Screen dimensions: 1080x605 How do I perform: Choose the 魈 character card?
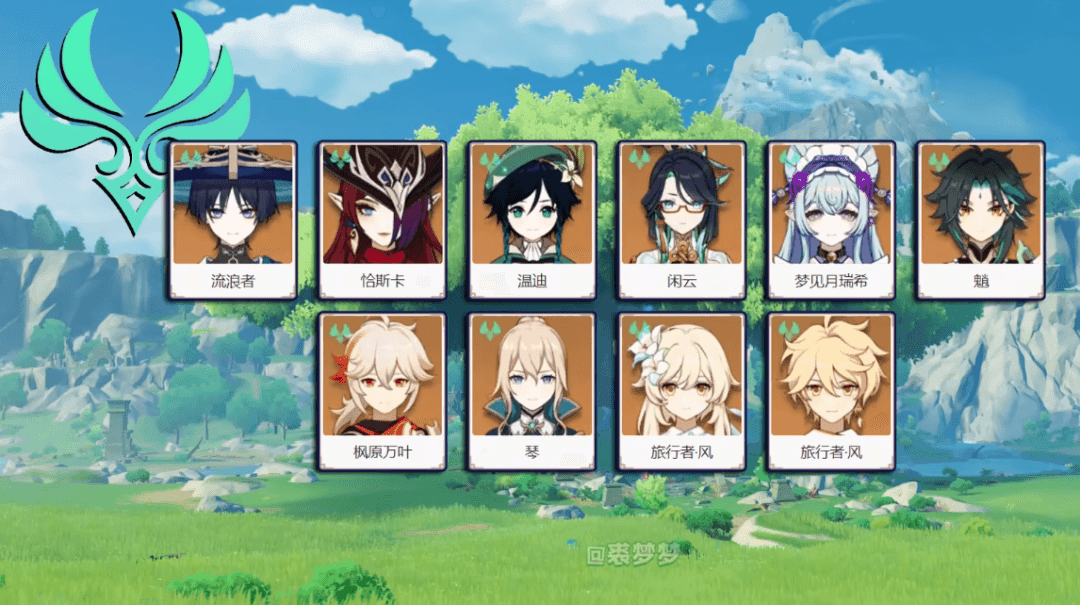point(981,220)
